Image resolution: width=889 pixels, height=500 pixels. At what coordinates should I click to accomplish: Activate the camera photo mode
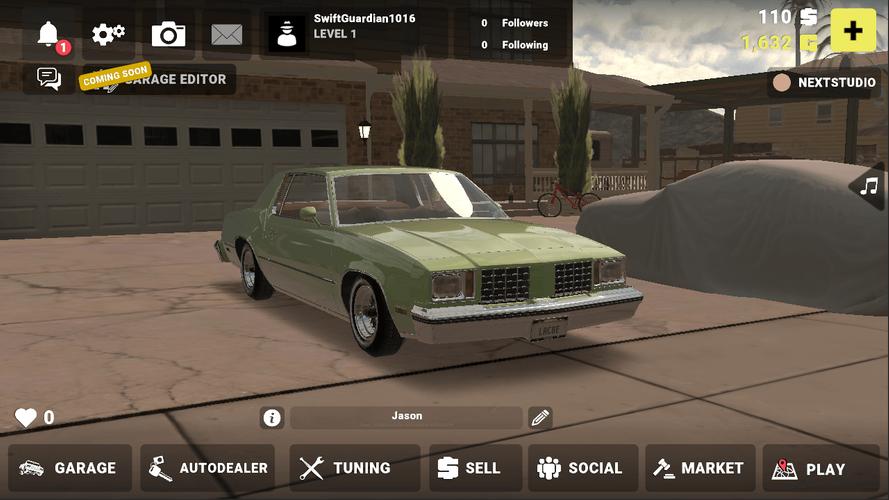(168, 35)
